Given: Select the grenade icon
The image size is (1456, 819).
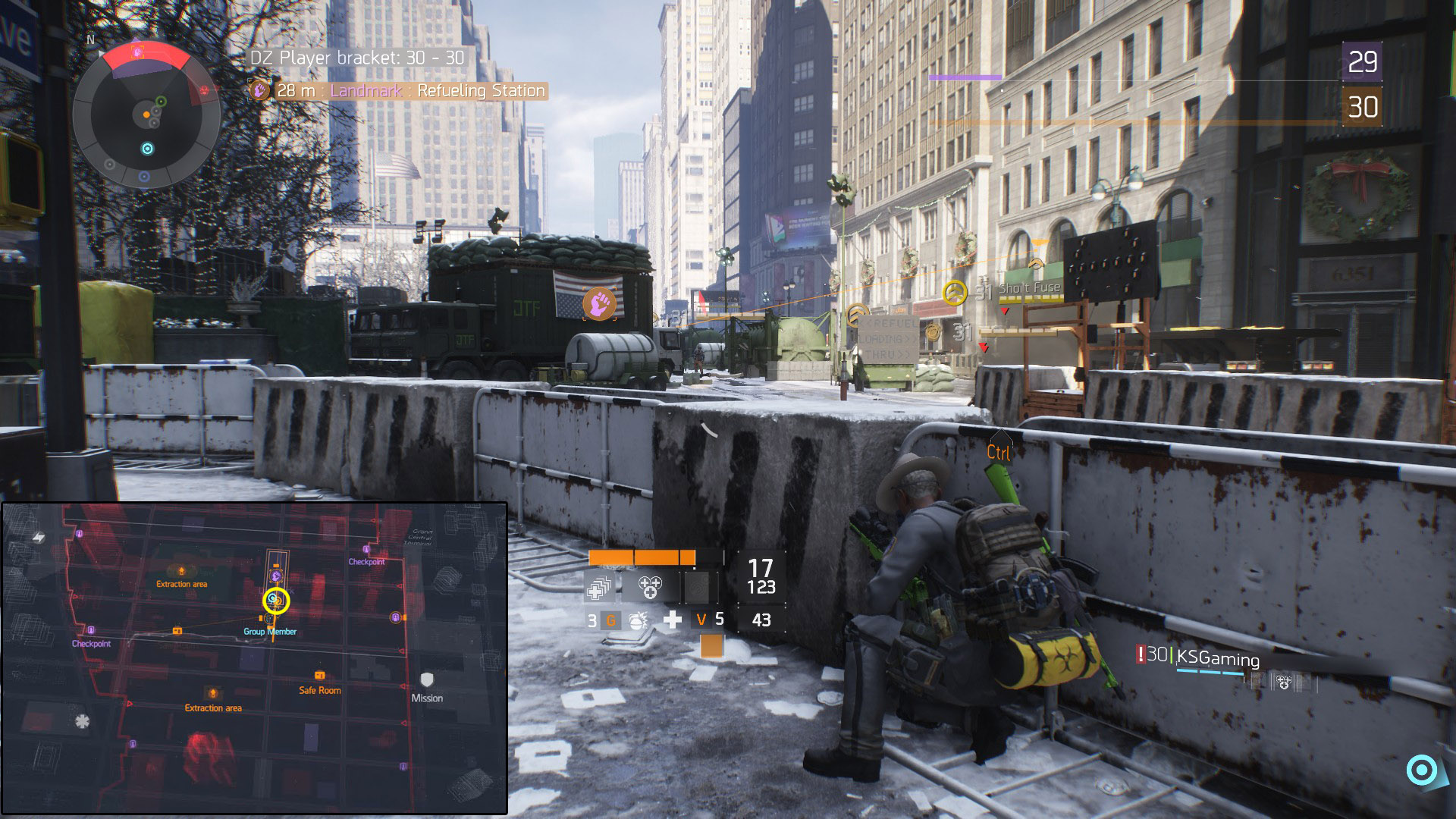Looking at the screenshot, I should click(x=639, y=620).
